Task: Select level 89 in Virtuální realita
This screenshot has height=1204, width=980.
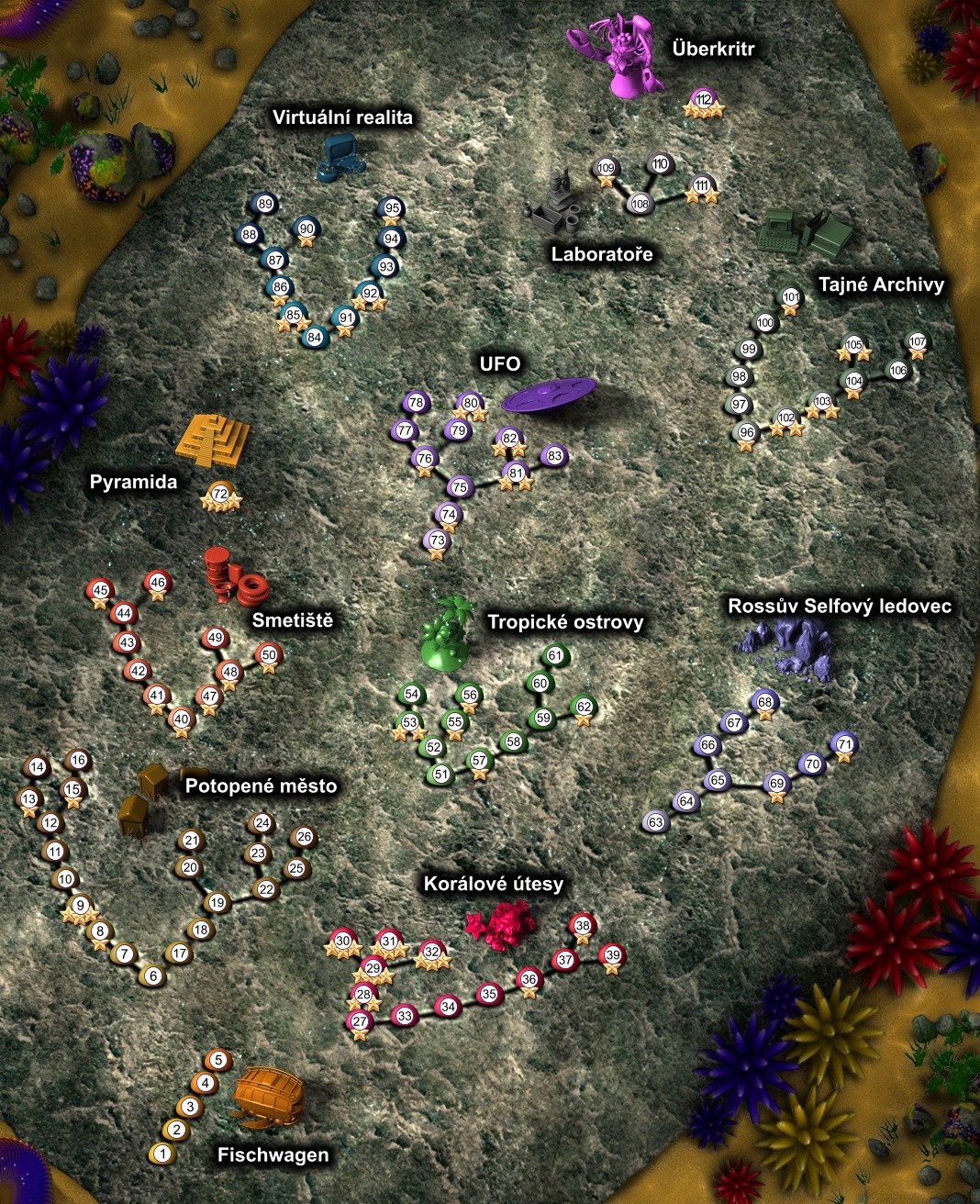Action: [x=265, y=204]
